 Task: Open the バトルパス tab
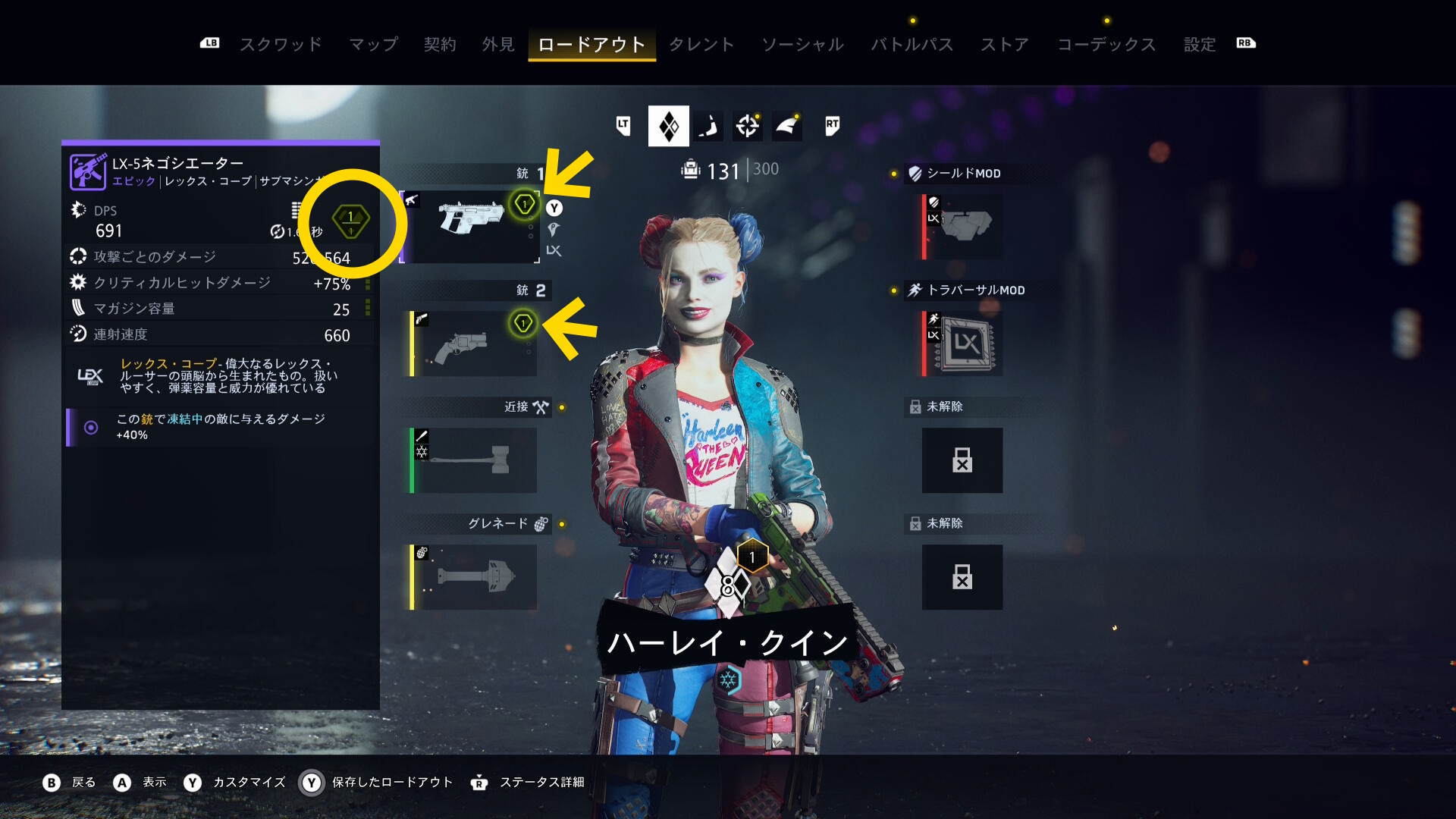coord(912,45)
